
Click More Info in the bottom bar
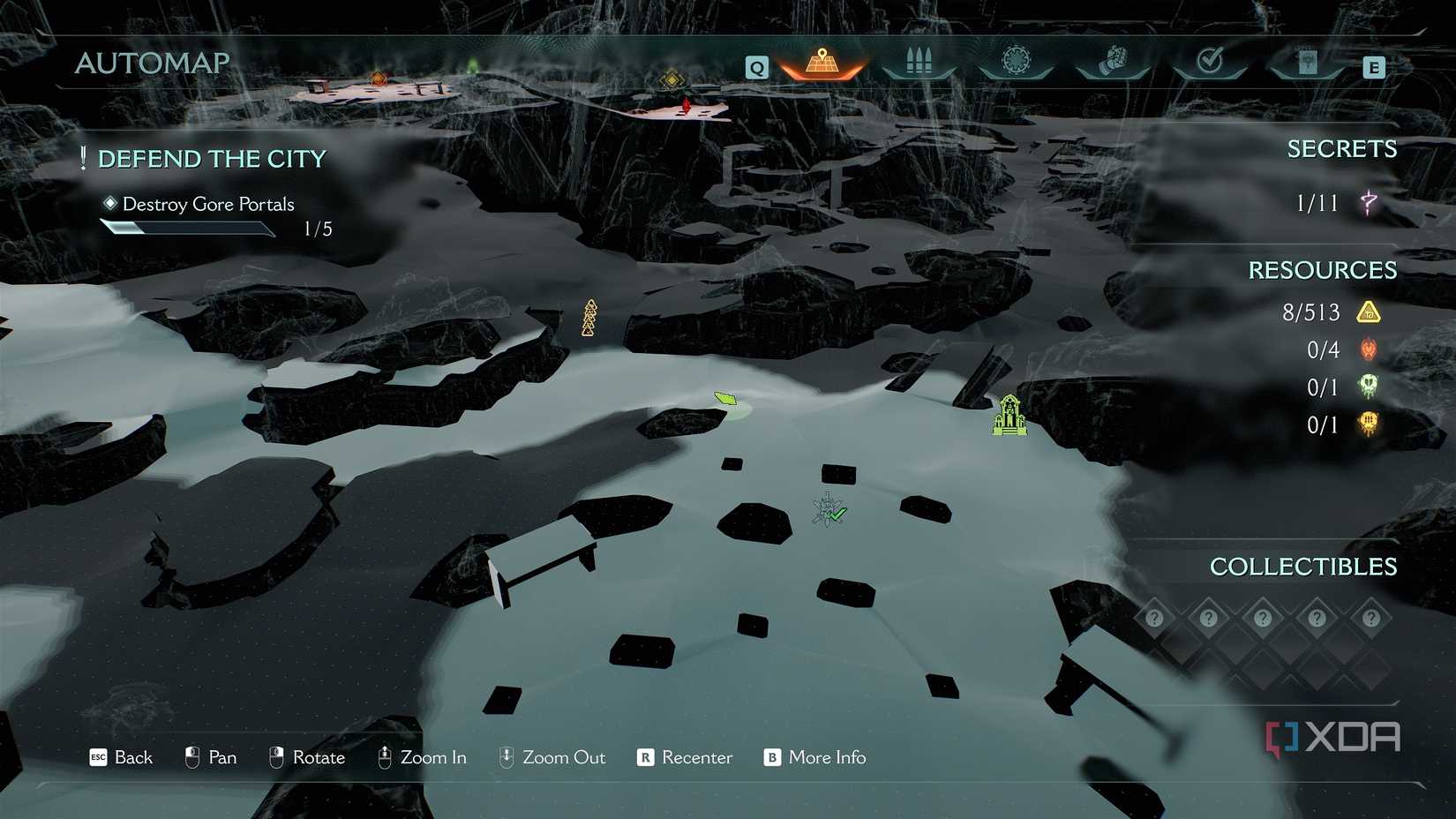pos(826,757)
